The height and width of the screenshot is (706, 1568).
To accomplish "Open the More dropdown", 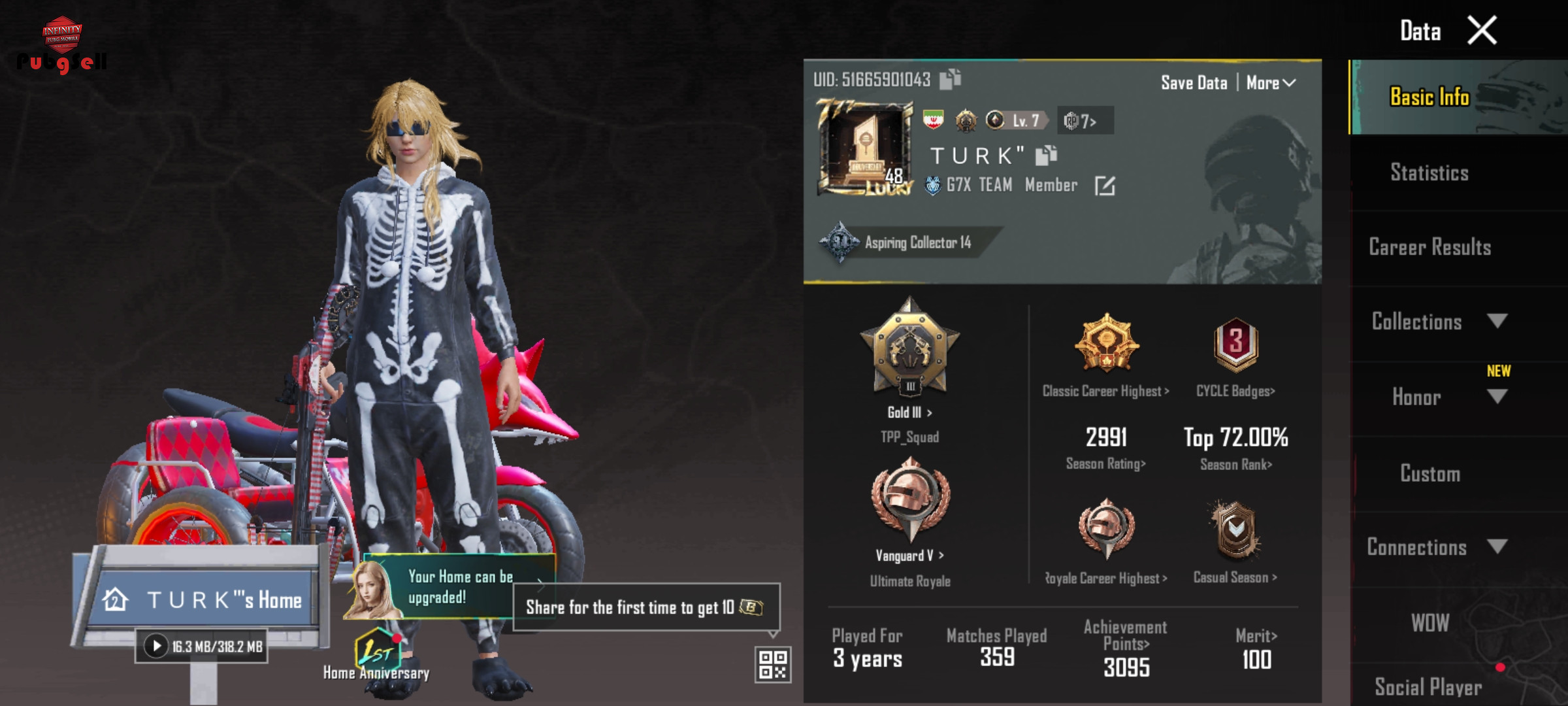I will point(1270,83).
